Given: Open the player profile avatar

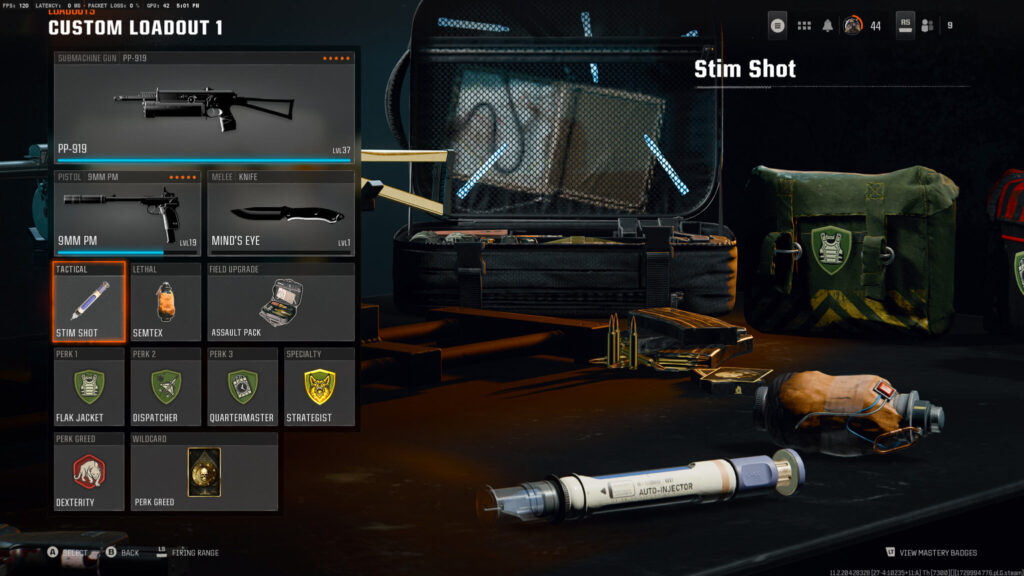Looking at the screenshot, I should tap(853, 25).
